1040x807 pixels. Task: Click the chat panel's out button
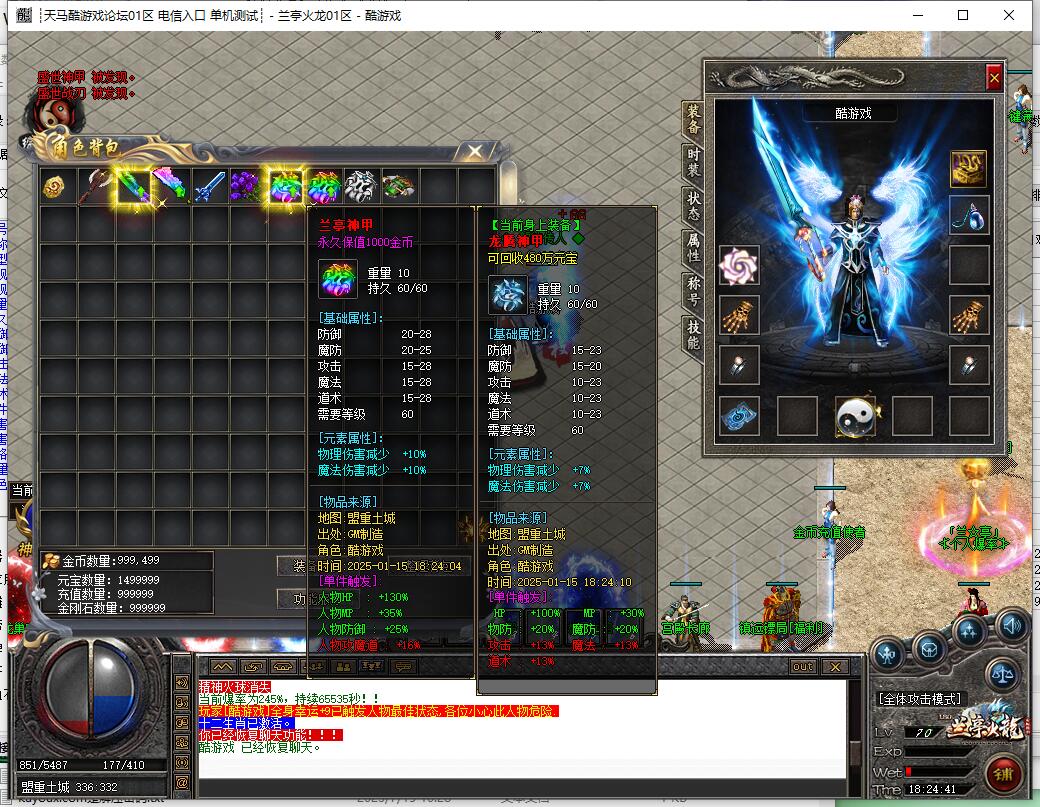tap(803, 667)
